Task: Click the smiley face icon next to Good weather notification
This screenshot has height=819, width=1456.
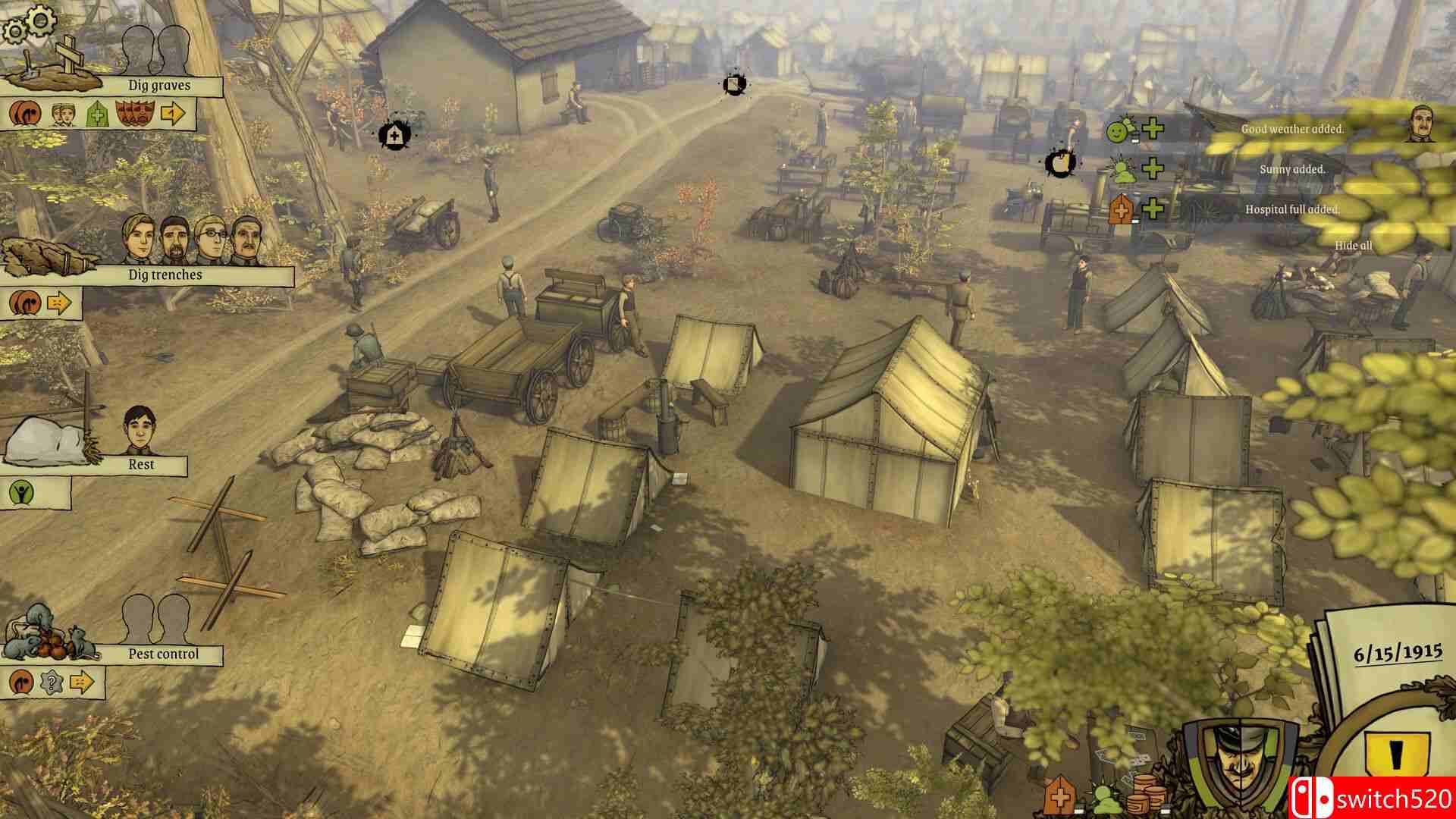Action: (x=1118, y=133)
